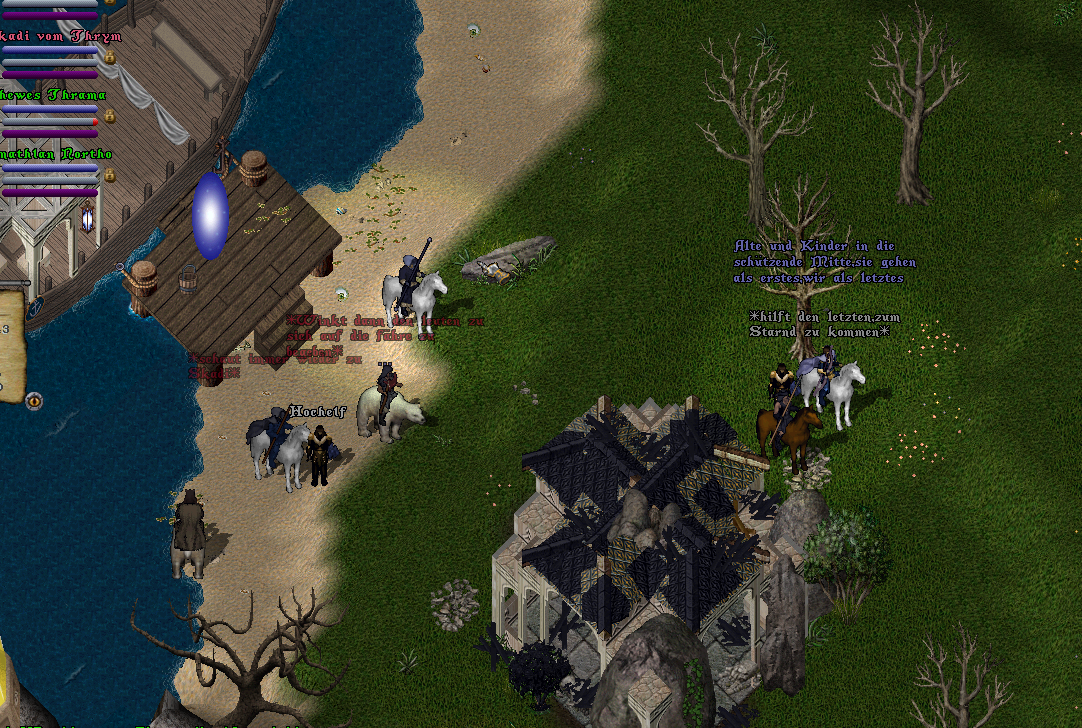Click the orange eye icon button

(x=35, y=401)
